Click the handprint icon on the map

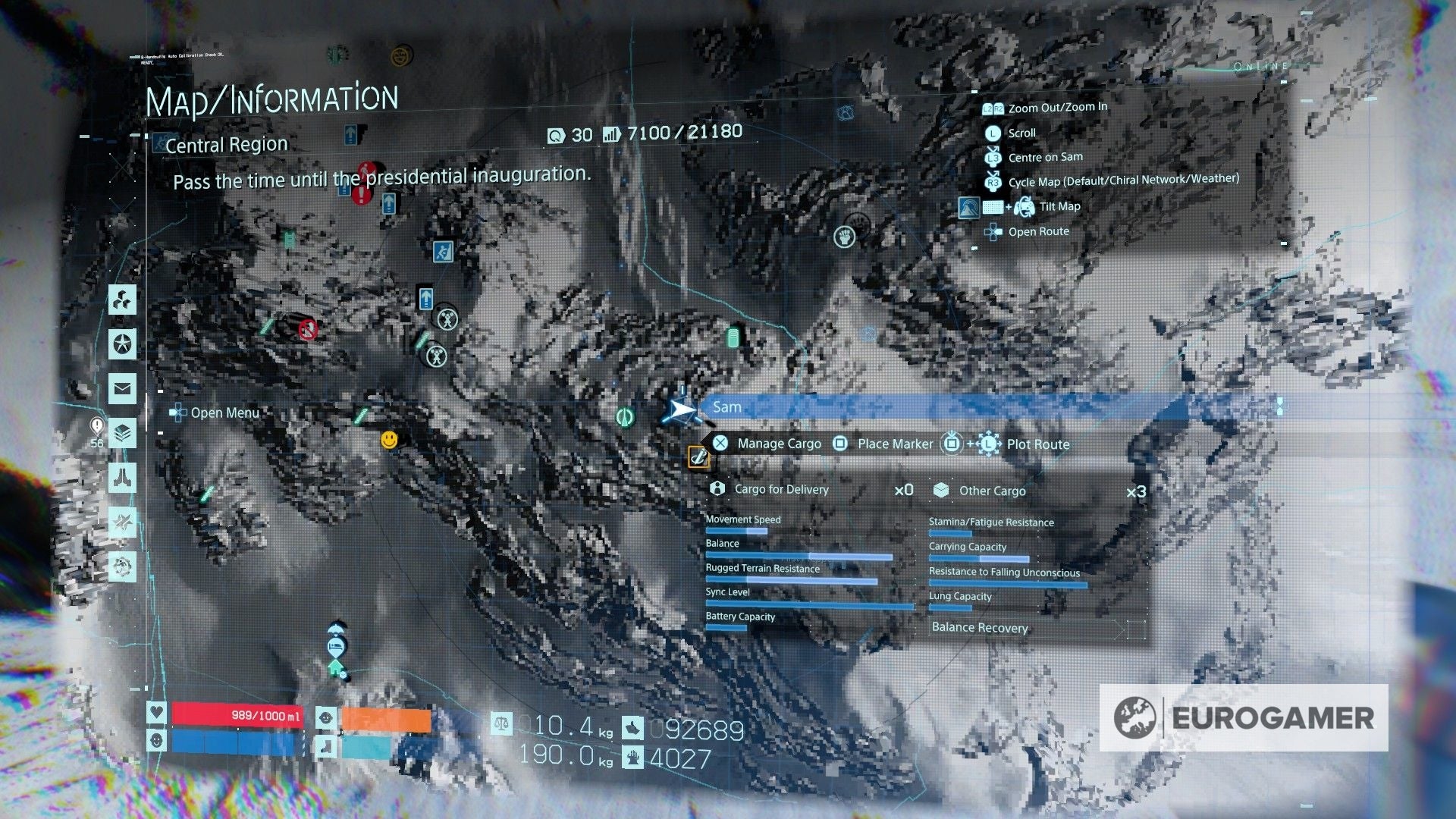(844, 235)
